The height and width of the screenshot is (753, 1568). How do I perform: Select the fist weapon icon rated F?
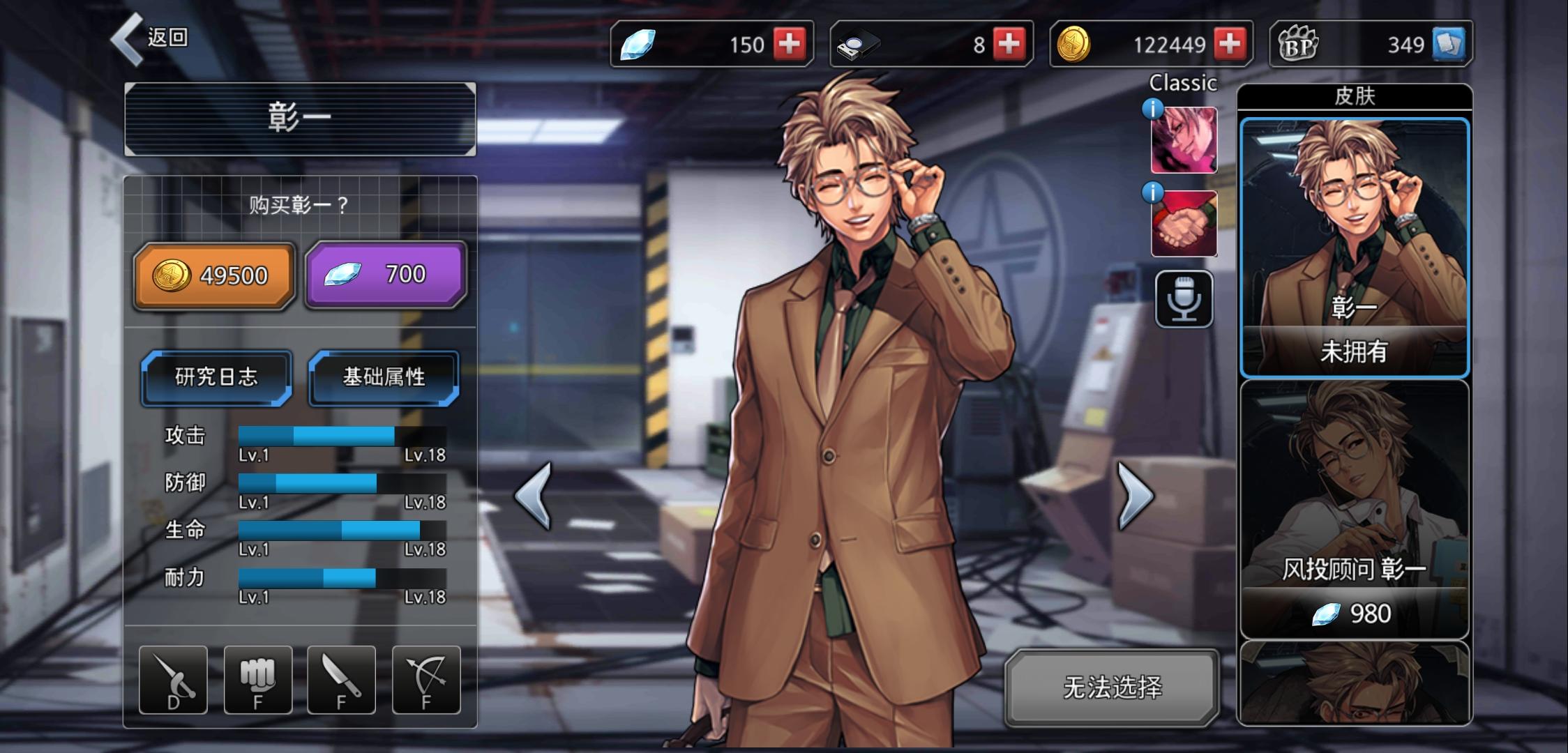257,680
